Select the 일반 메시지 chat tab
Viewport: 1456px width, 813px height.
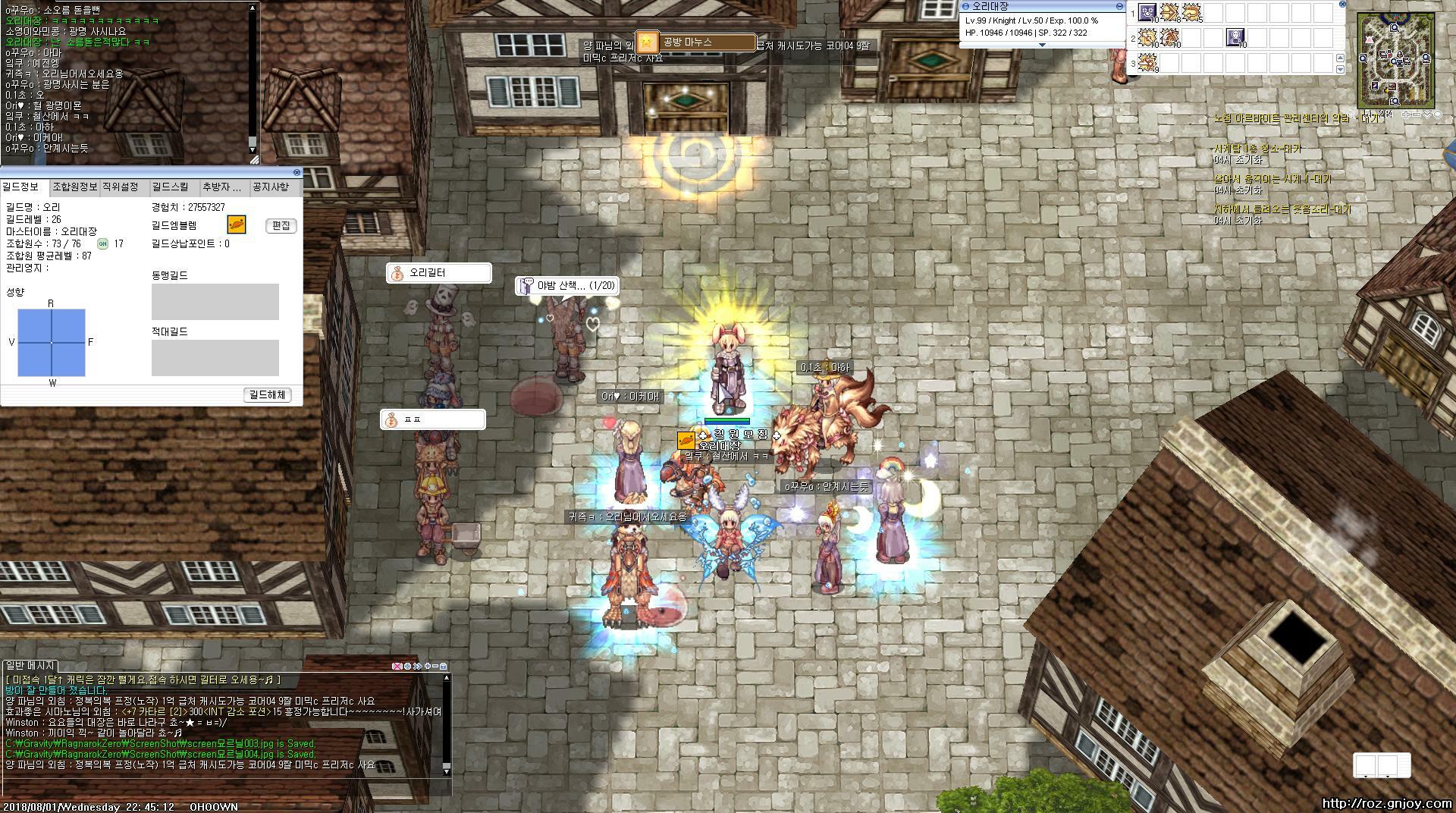[30, 665]
